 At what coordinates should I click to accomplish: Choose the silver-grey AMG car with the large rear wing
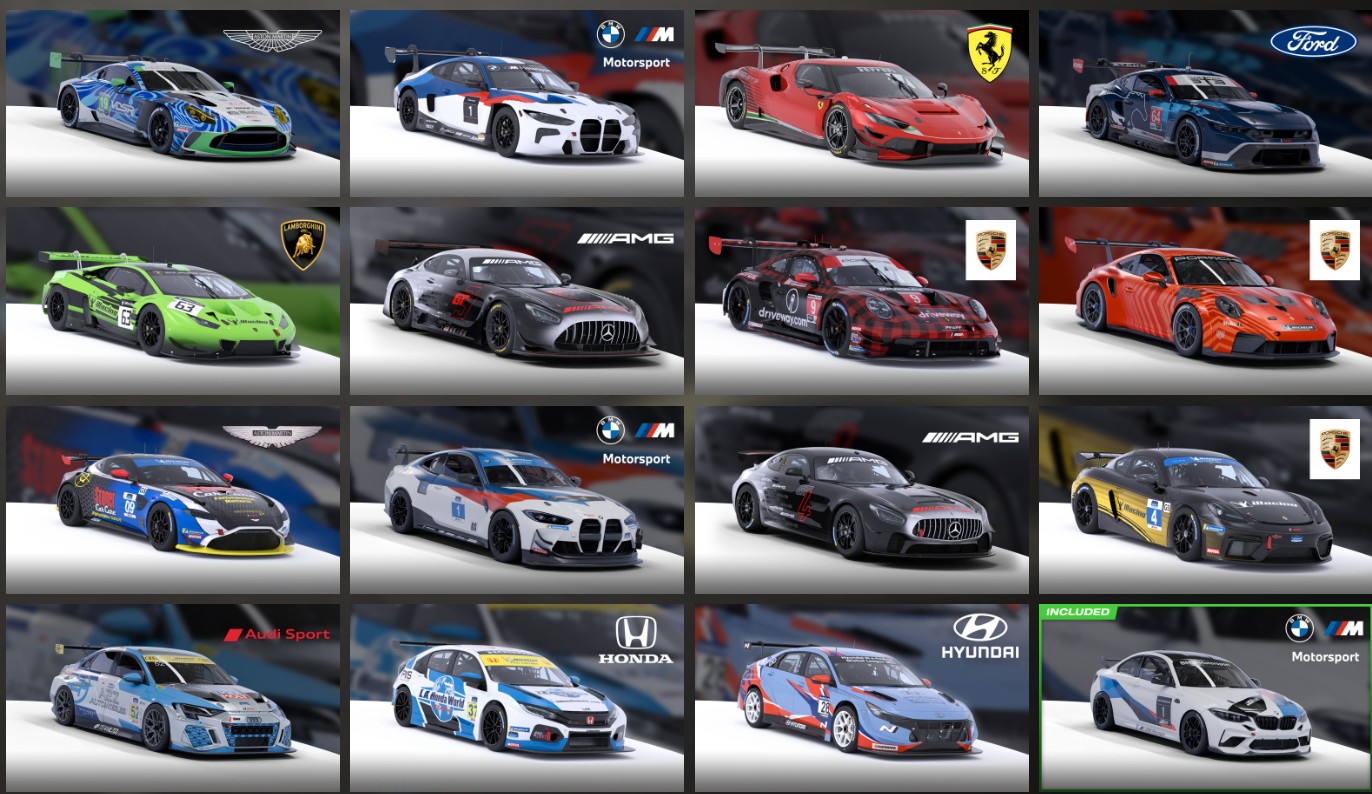coord(516,301)
